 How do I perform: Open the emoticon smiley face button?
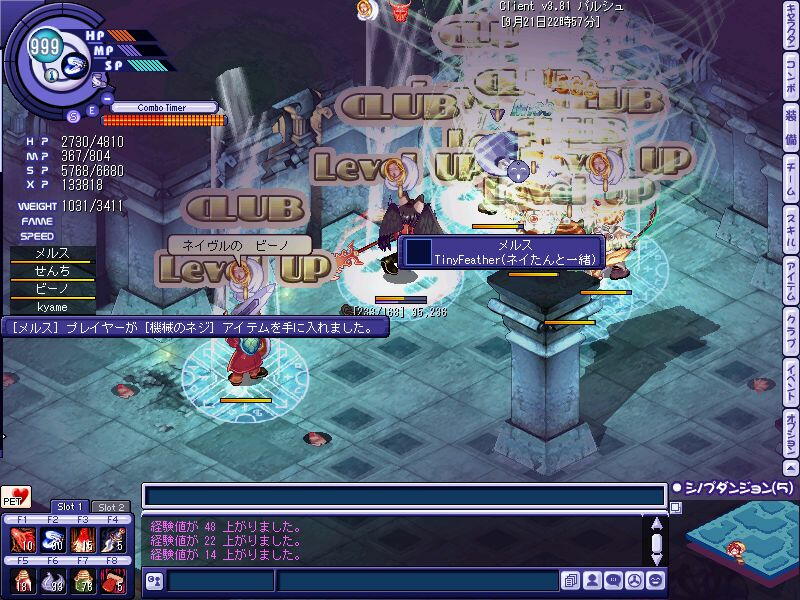[x=655, y=580]
